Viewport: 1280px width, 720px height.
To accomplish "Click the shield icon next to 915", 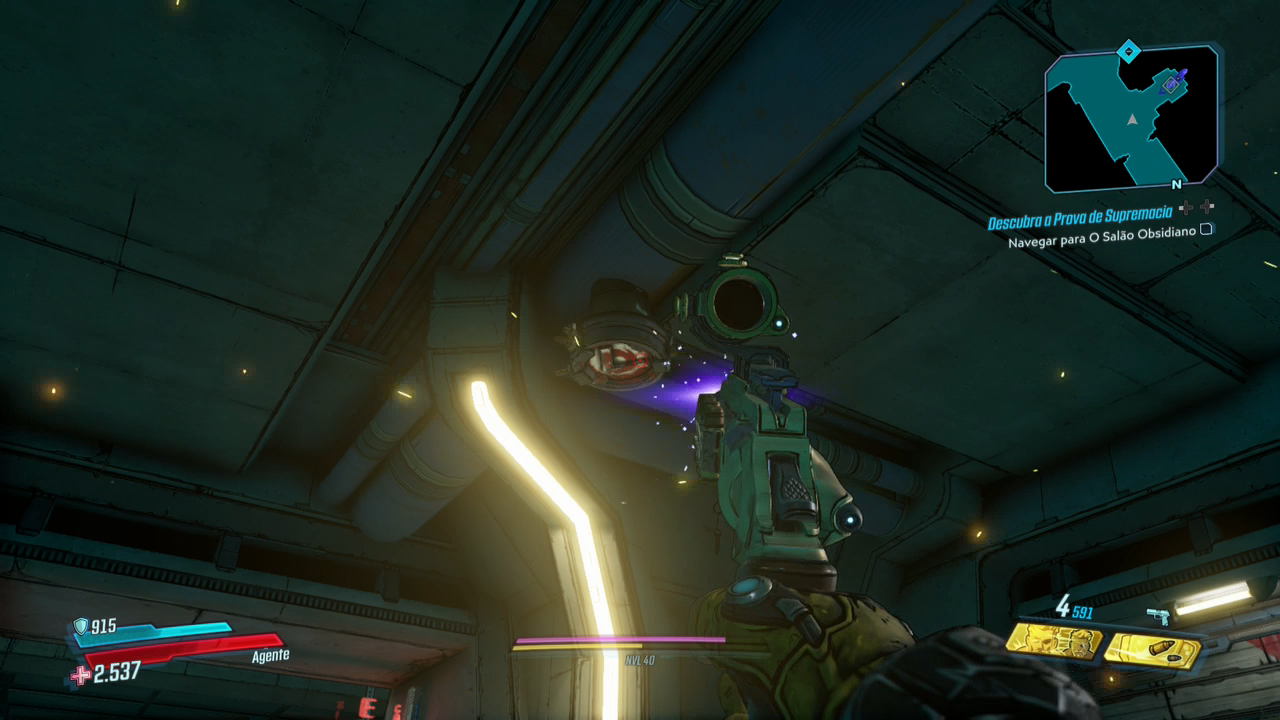I will pos(80,627).
